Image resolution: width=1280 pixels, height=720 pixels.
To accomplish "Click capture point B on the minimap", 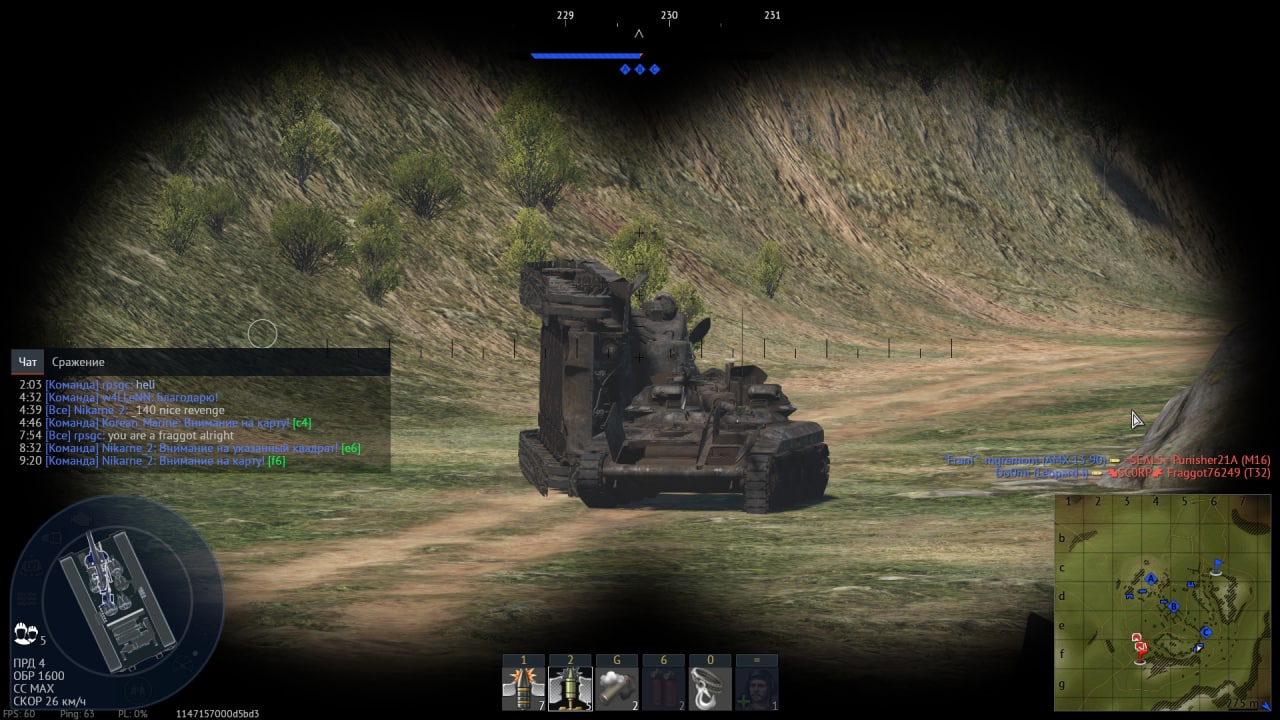I will 1174,607.
